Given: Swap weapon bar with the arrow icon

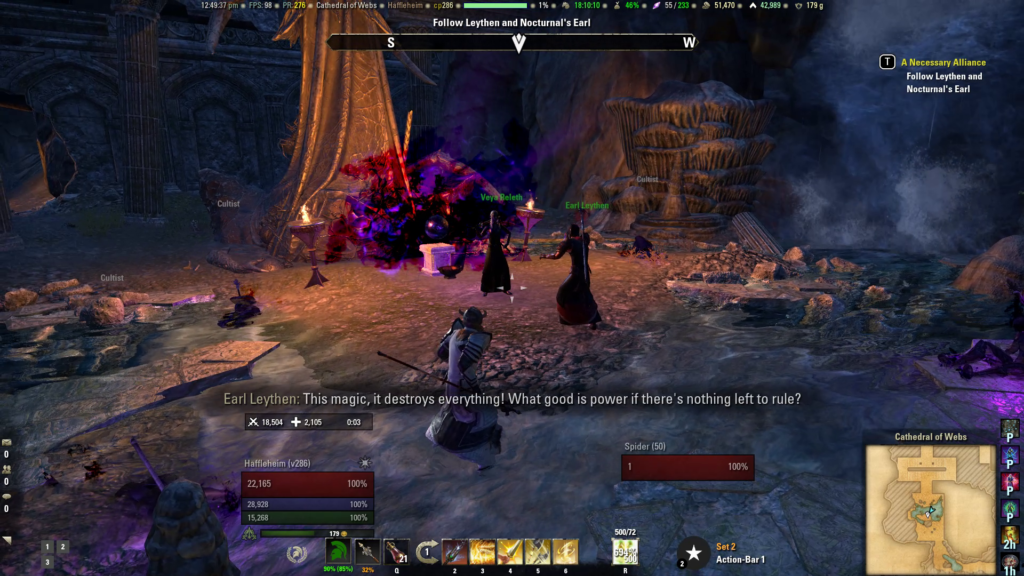Looking at the screenshot, I should click(427, 551).
